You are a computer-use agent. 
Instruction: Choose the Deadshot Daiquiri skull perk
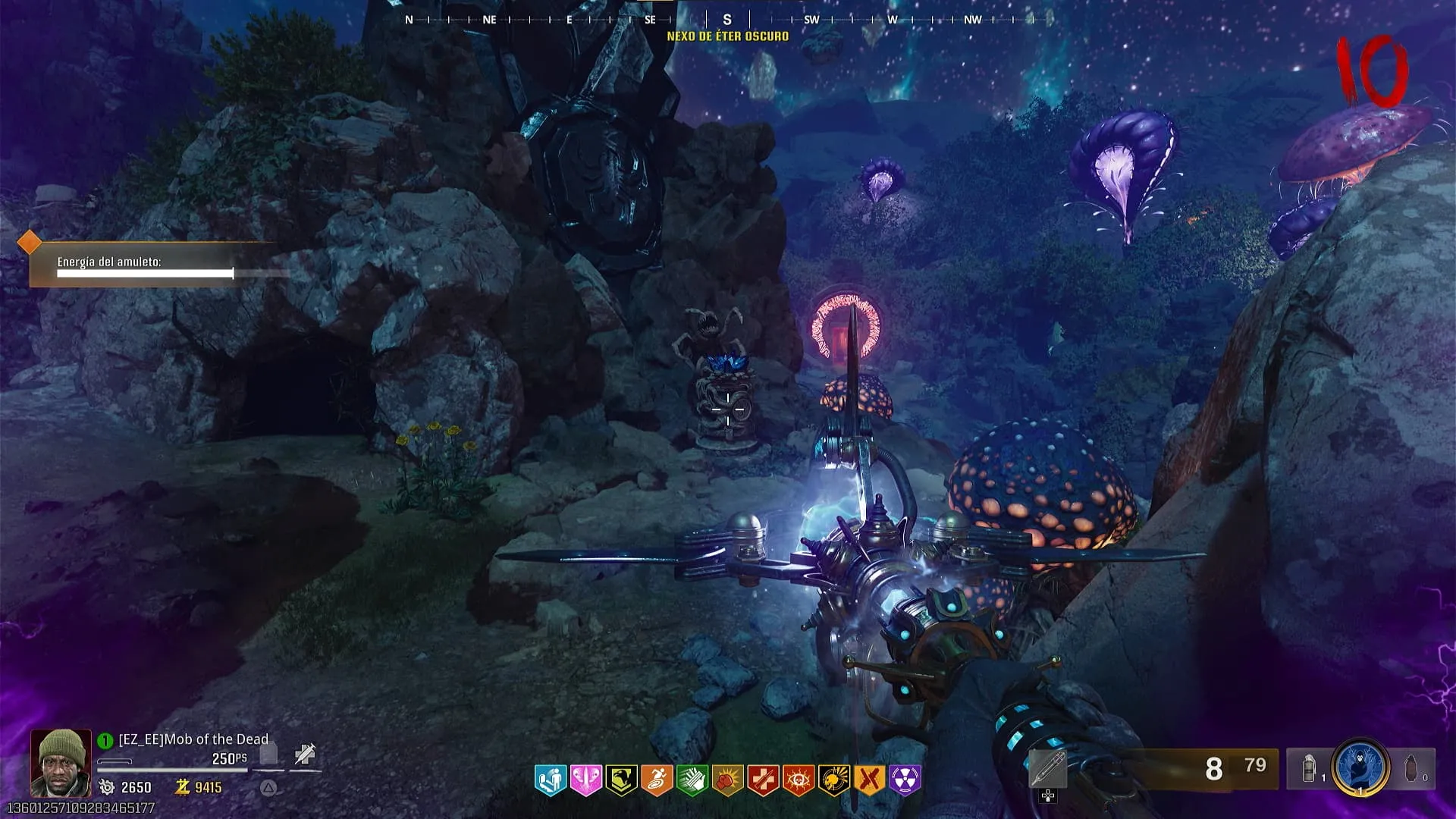click(x=833, y=780)
